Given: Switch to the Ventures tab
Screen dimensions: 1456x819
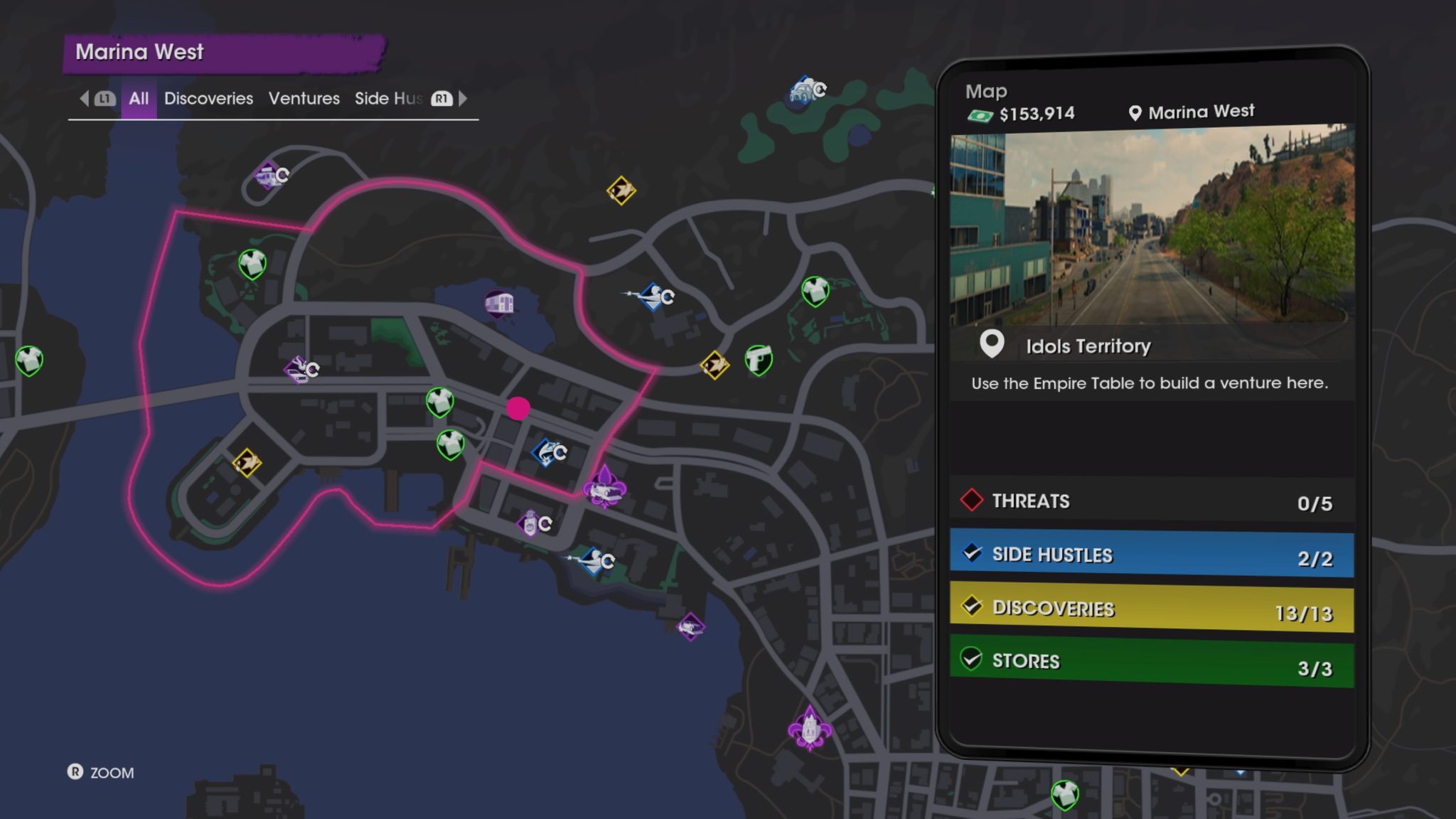Looking at the screenshot, I should [304, 99].
